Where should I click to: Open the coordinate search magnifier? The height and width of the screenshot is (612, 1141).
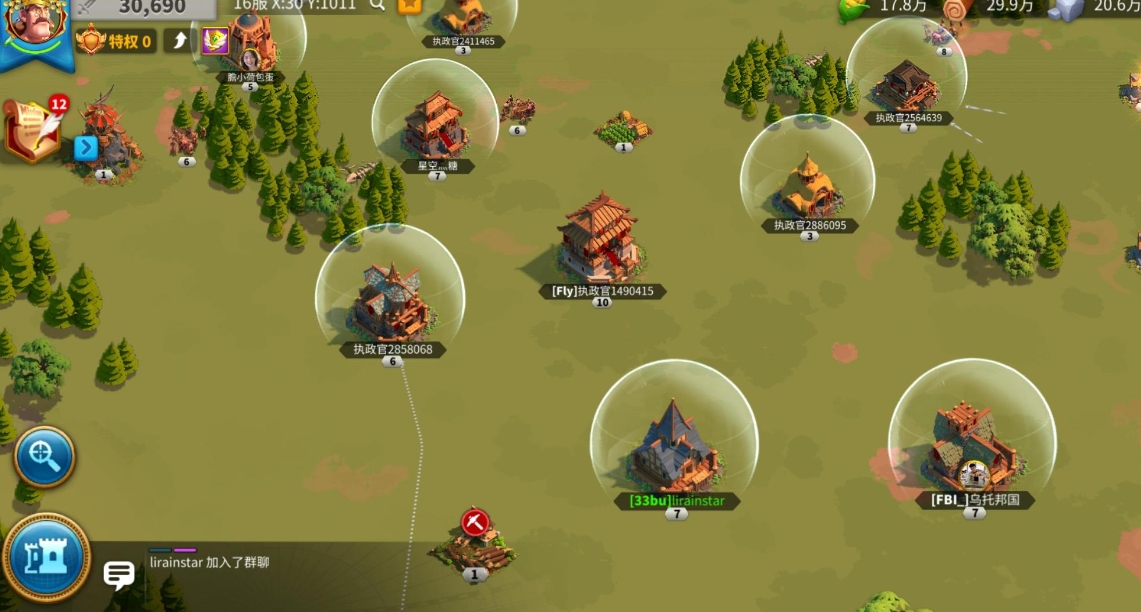click(x=377, y=5)
